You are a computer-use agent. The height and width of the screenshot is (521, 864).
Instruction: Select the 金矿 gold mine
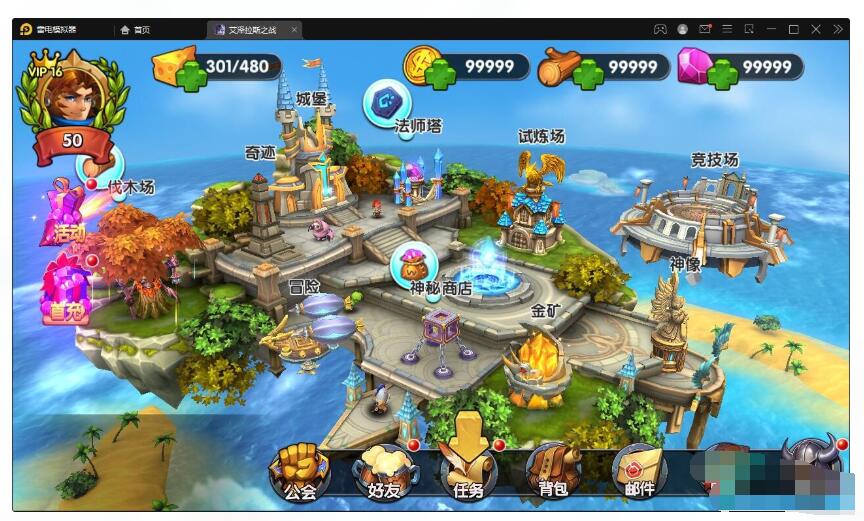click(536, 360)
